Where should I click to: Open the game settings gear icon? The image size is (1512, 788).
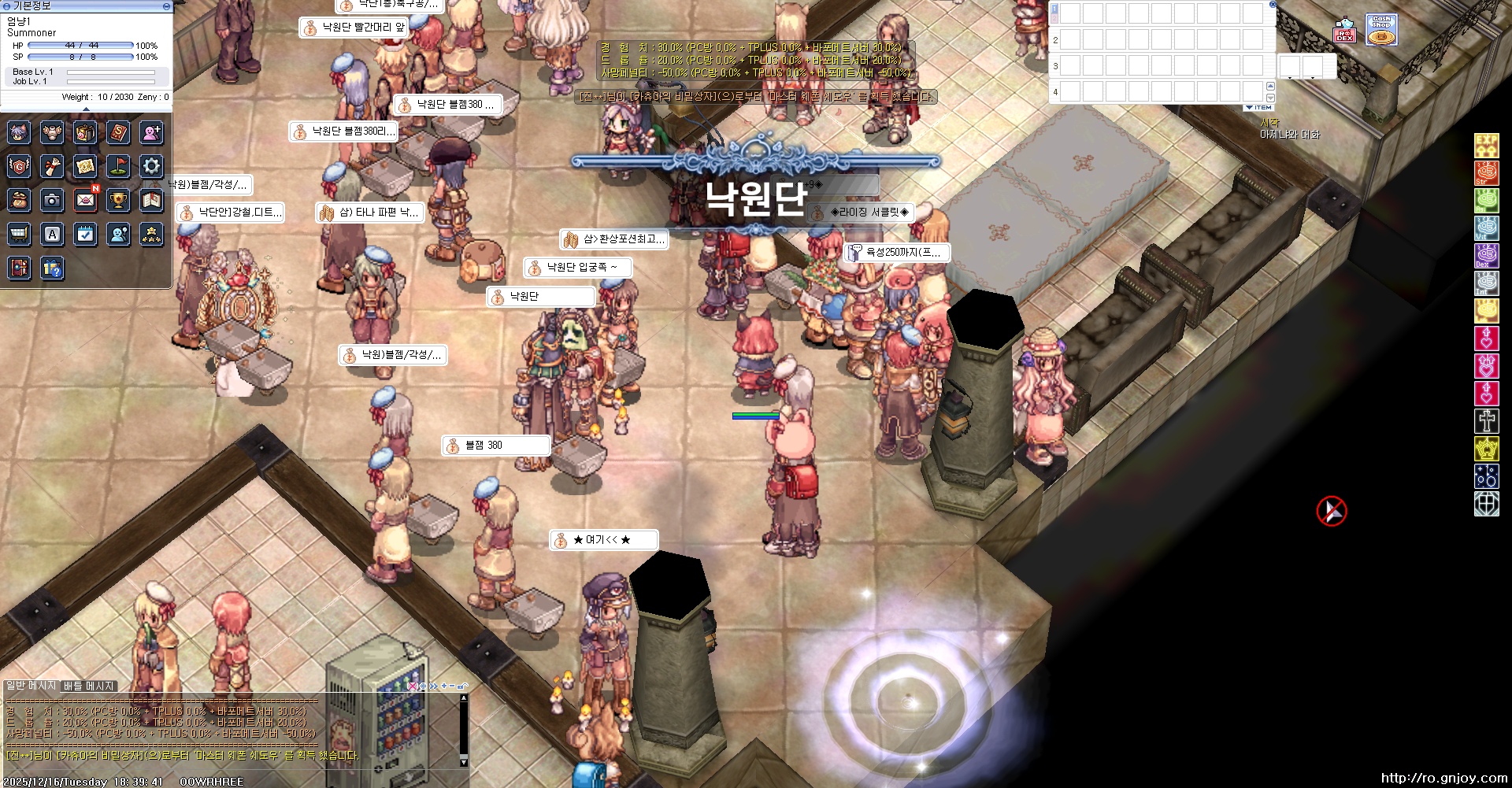click(150, 166)
